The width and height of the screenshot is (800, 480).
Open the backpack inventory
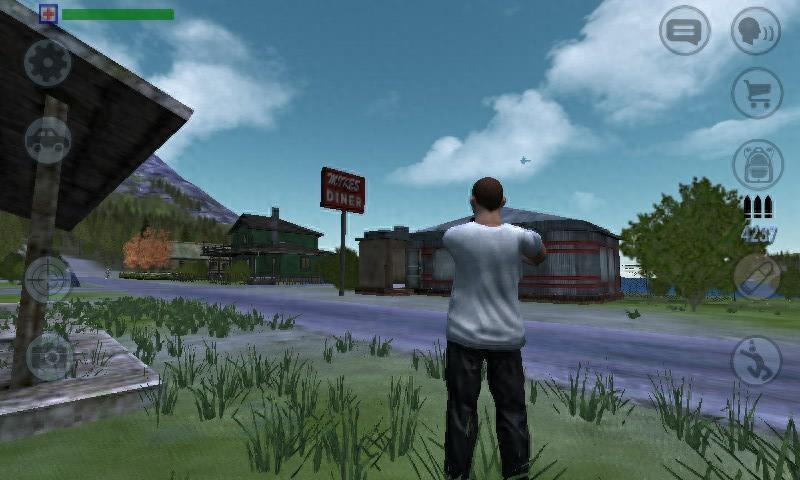click(x=757, y=164)
